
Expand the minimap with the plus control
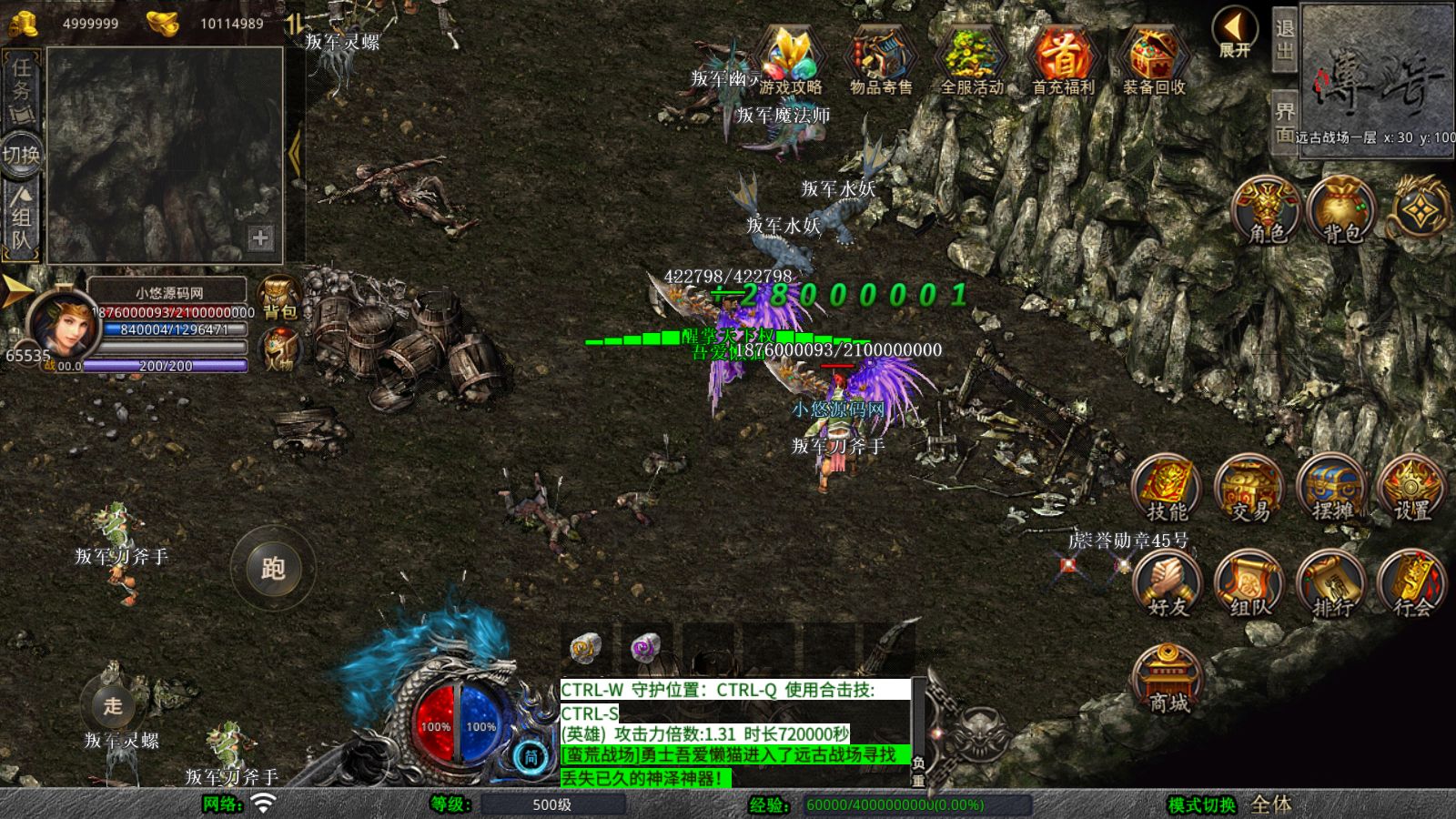261,239
